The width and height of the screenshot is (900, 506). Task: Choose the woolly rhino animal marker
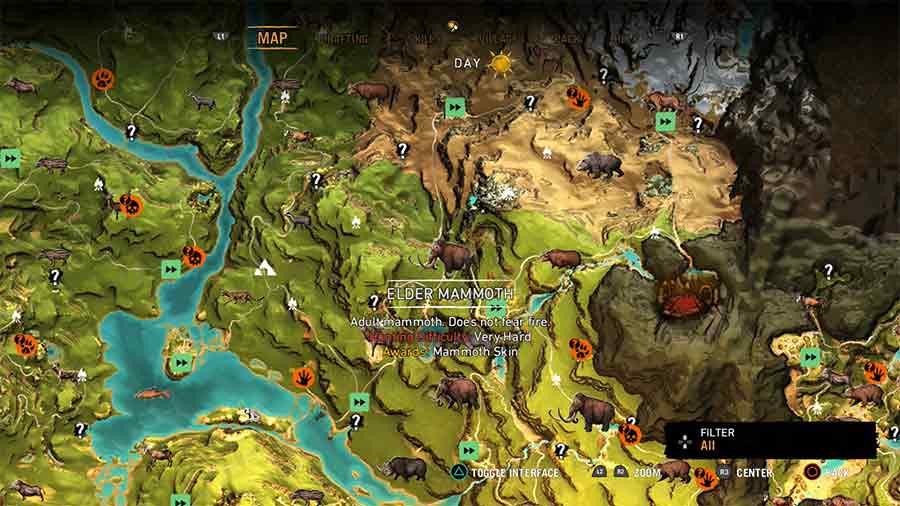pos(404,467)
